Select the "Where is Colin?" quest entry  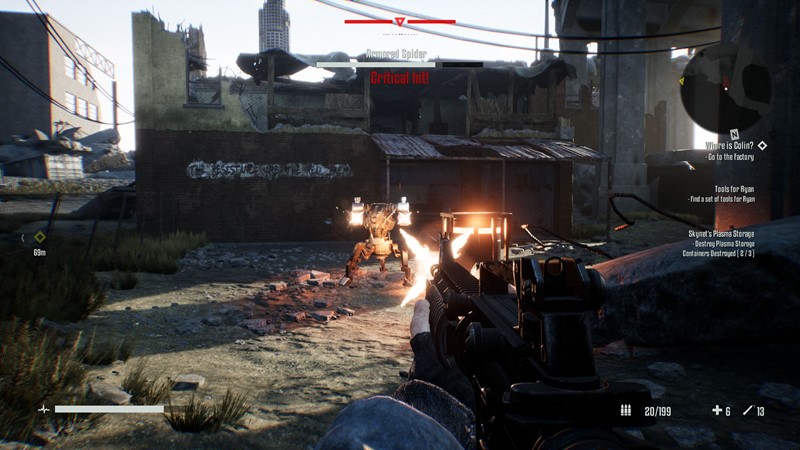point(730,145)
